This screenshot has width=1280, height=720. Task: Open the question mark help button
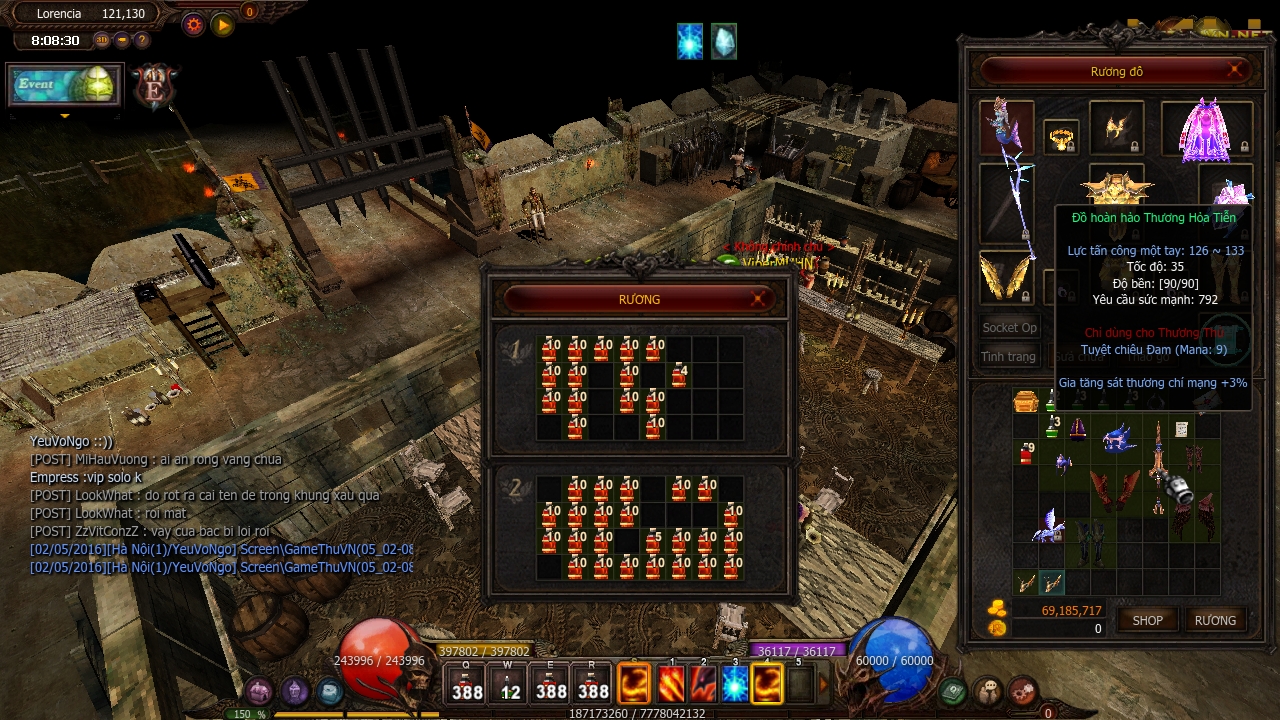(142, 40)
